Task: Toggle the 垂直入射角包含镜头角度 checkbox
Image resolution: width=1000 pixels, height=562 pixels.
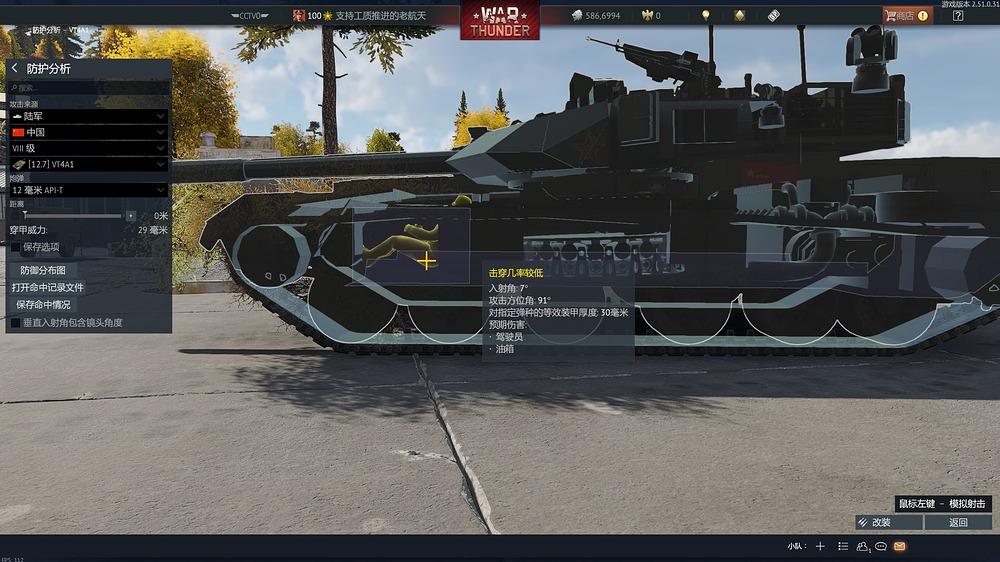Action: click(16, 323)
